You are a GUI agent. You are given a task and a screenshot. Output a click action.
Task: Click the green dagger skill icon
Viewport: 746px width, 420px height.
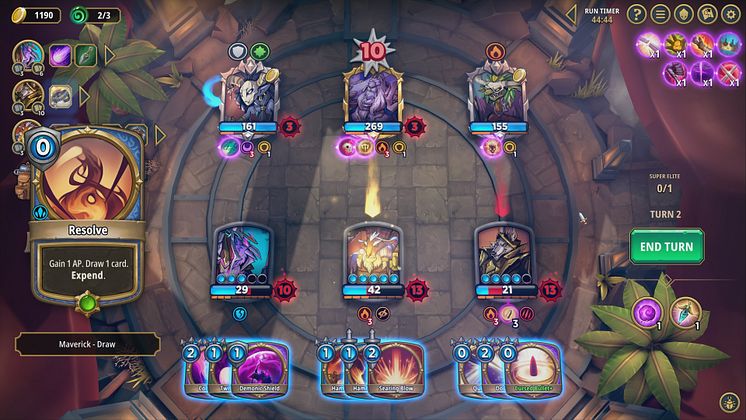click(x=88, y=56)
